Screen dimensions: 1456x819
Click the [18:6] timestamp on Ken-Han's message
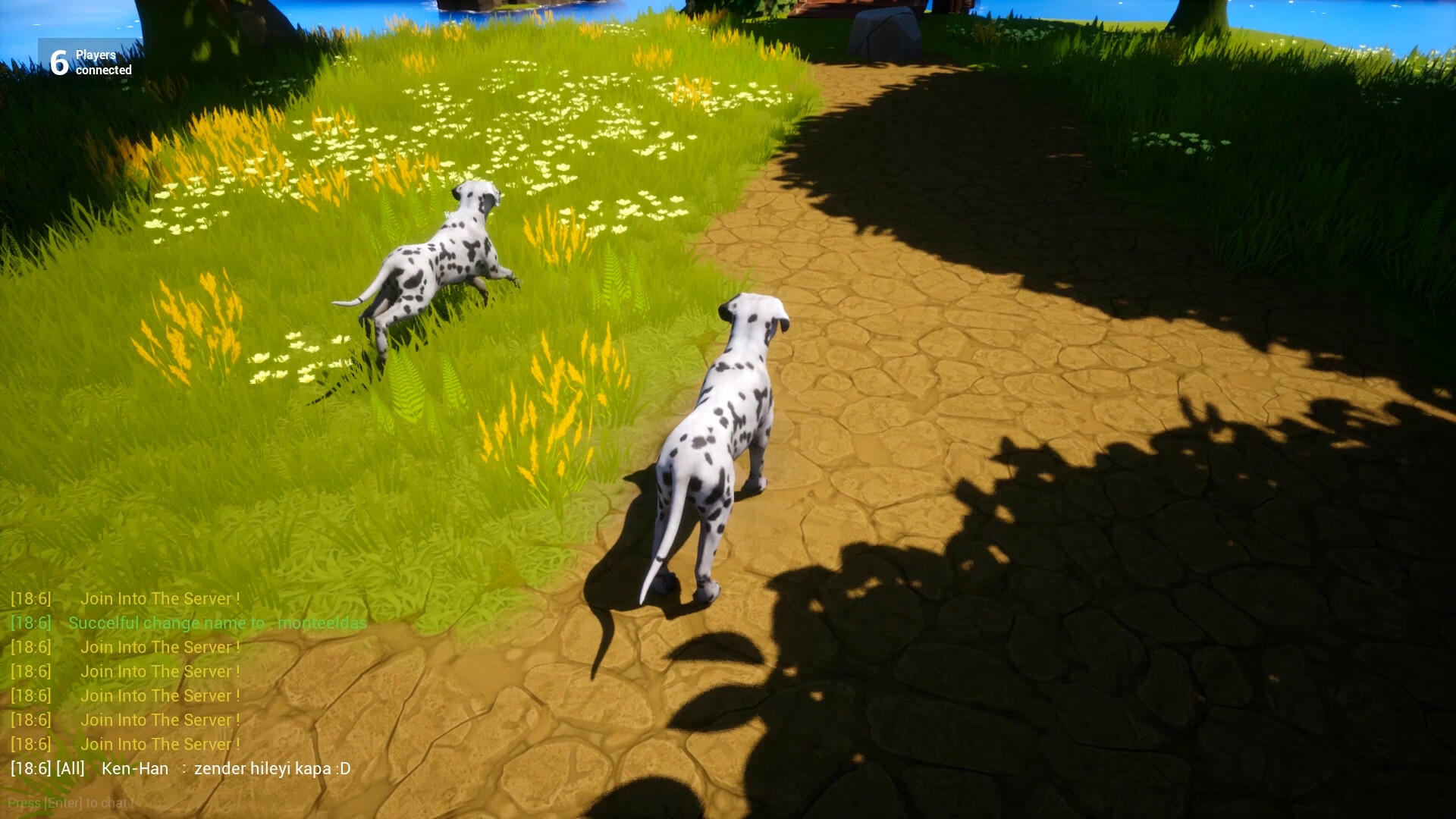pyautogui.click(x=29, y=768)
